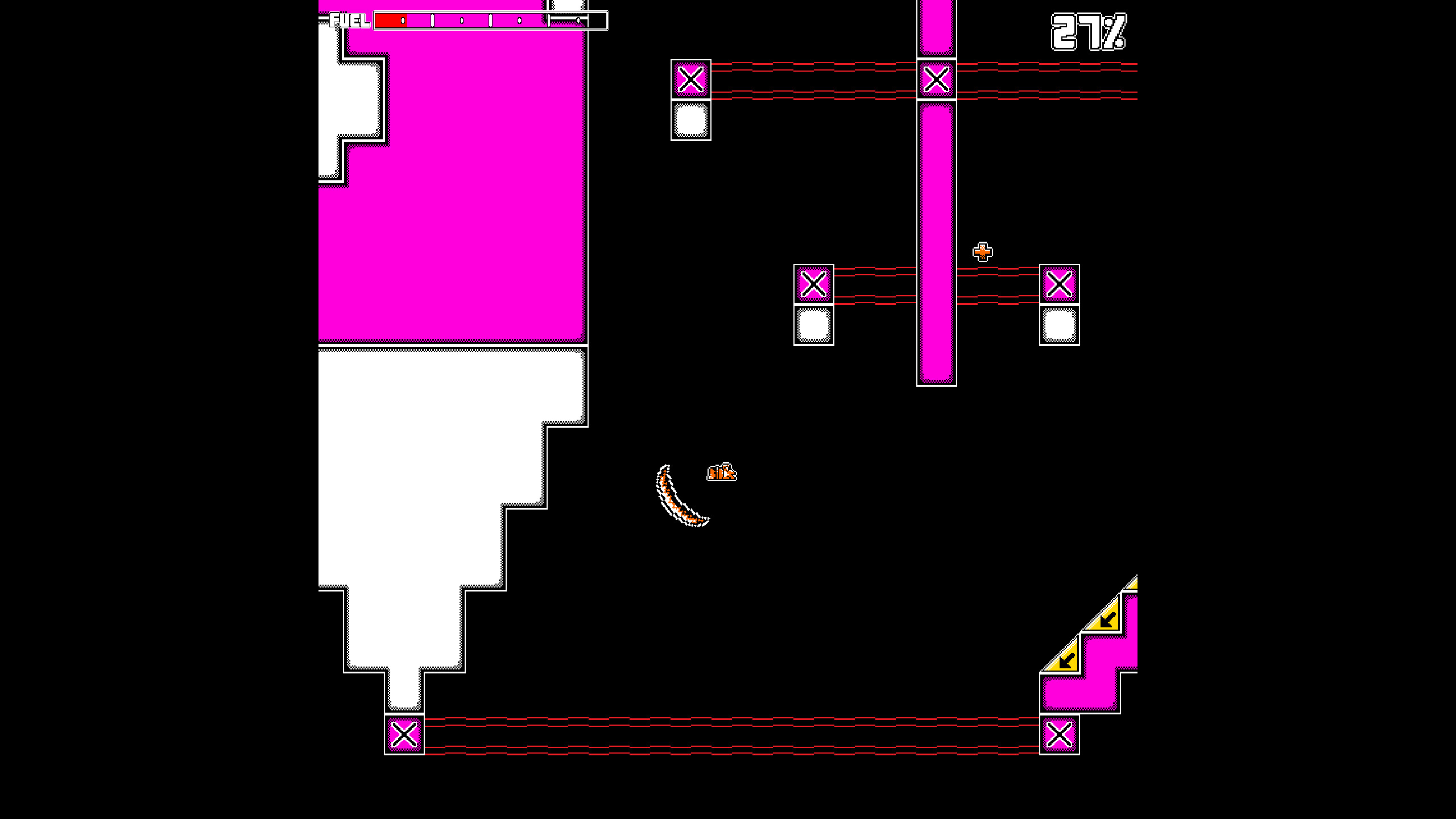Click the player's orange spaceship
Image resolution: width=1456 pixels, height=819 pixels.
721,470
